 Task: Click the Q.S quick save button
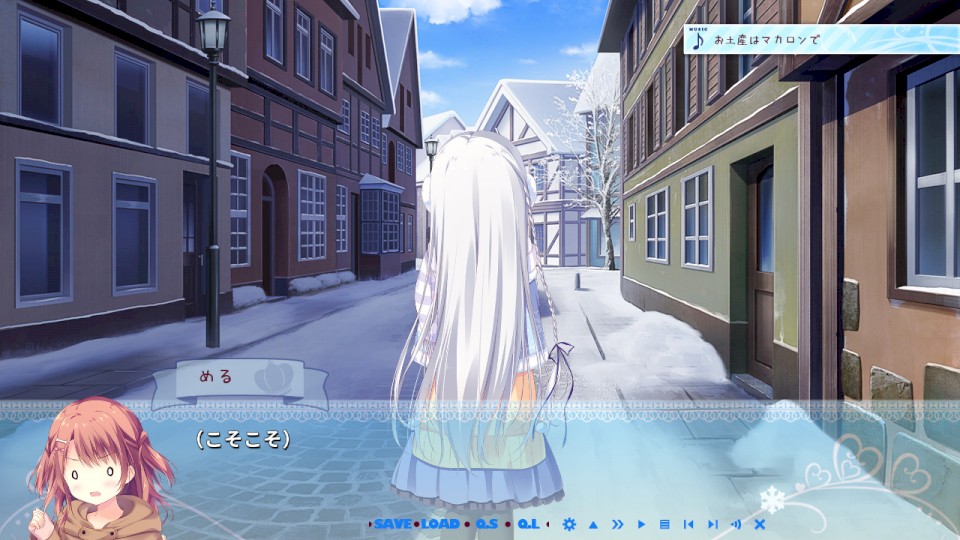click(486, 524)
